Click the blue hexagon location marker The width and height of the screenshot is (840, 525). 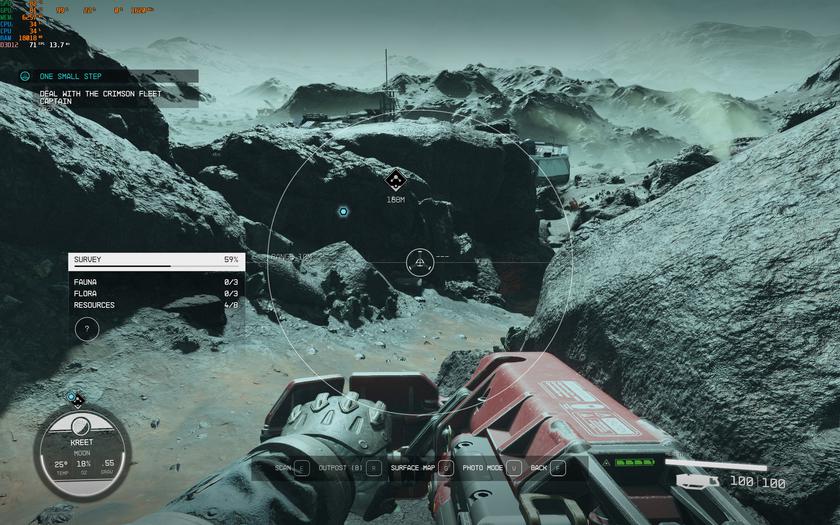(343, 212)
